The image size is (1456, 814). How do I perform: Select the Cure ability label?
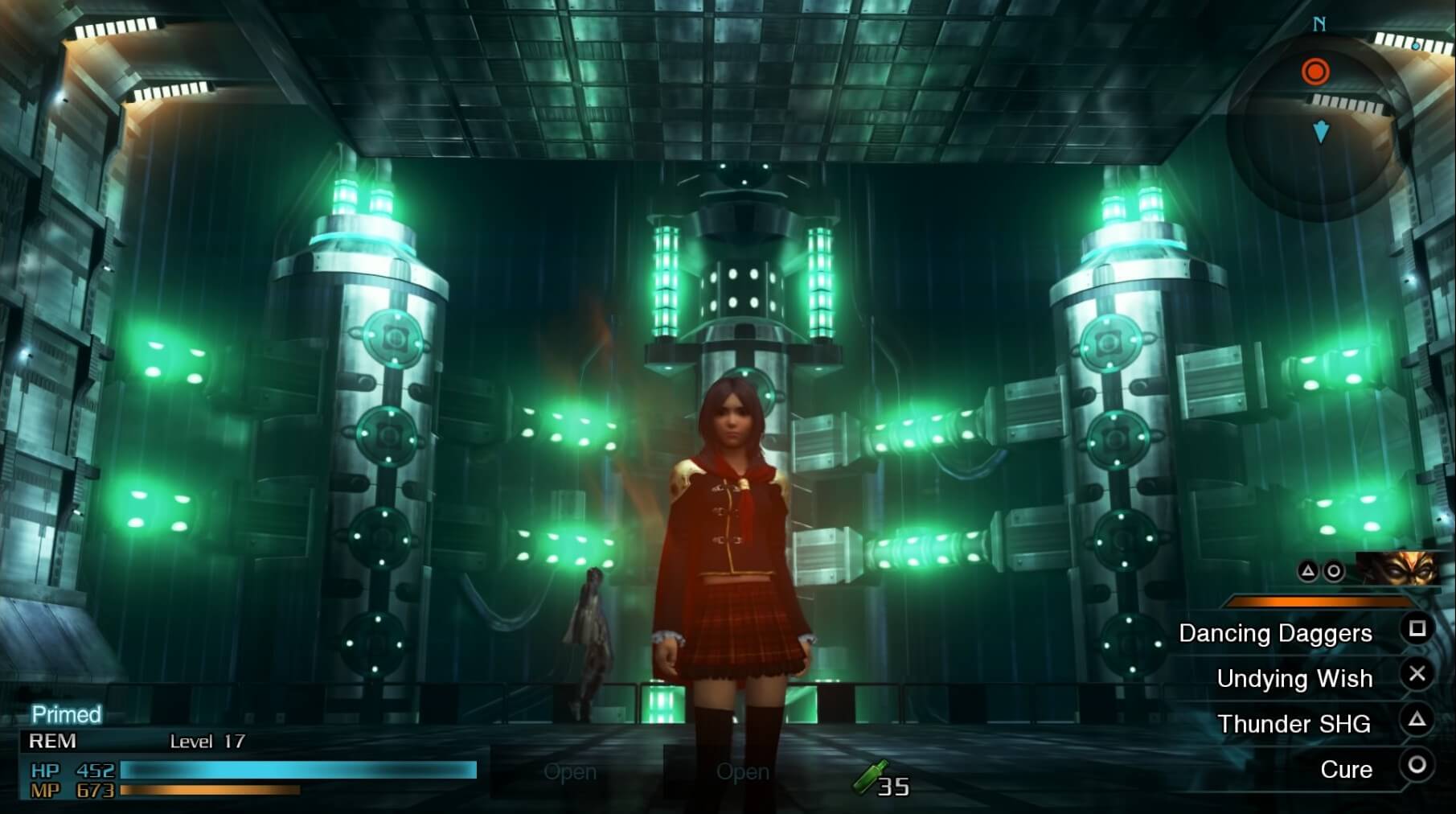pyautogui.click(x=1347, y=770)
